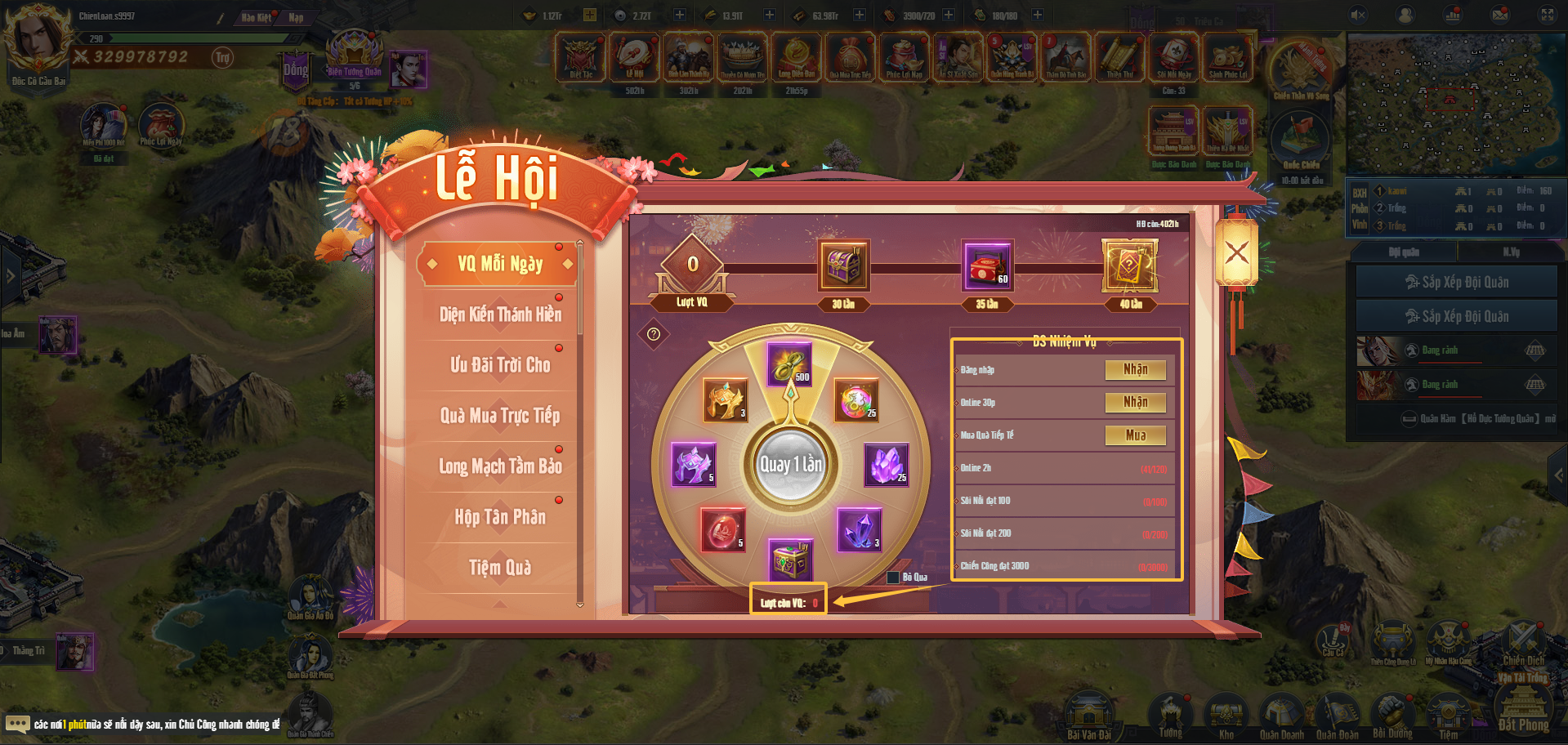Click the top Sắp Xếp Đội Quân button
This screenshot has height=745, width=1568.
(x=1456, y=282)
